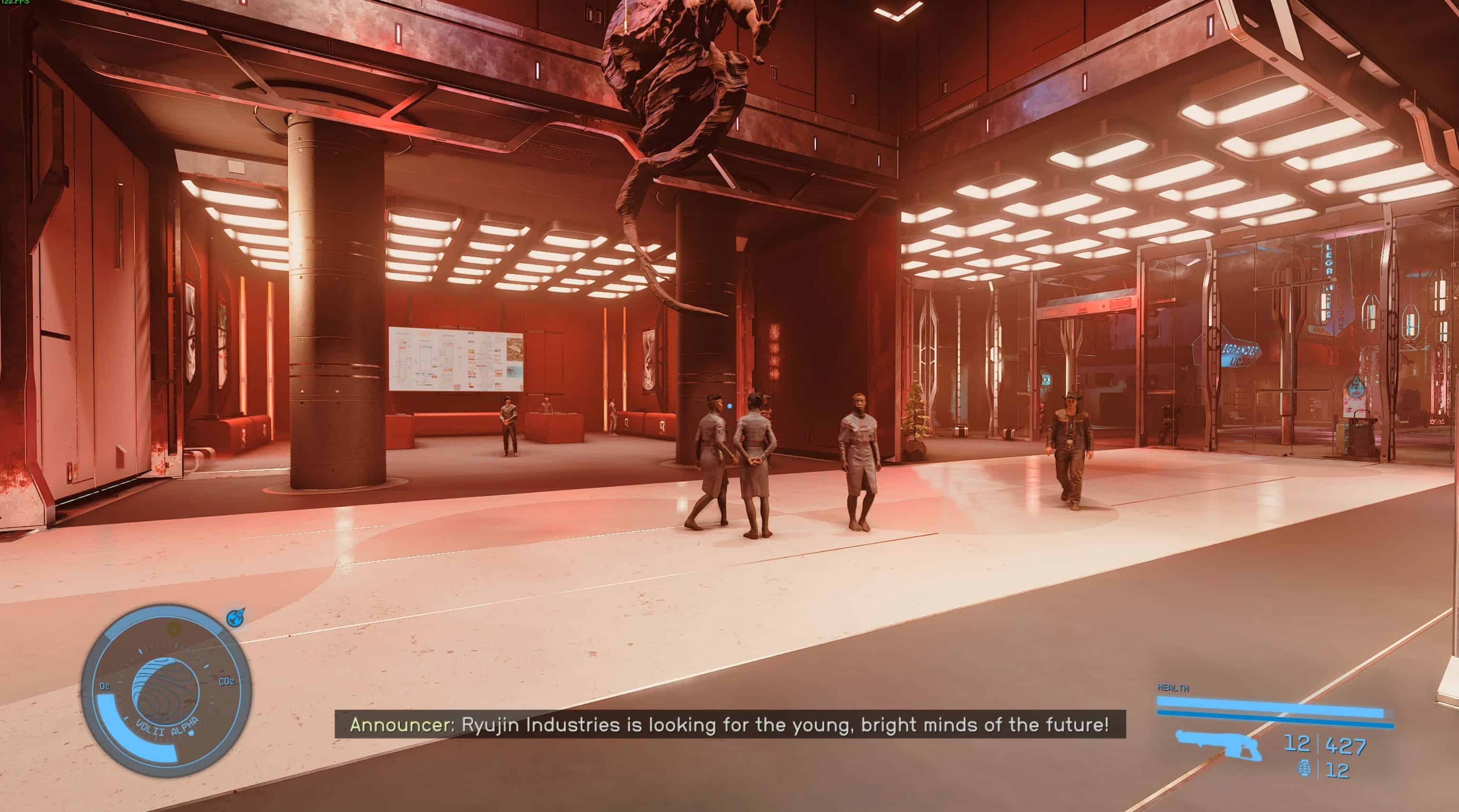The height and width of the screenshot is (812, 1459).
Task: Select the grenade icon
Action: coord(1304,769)
